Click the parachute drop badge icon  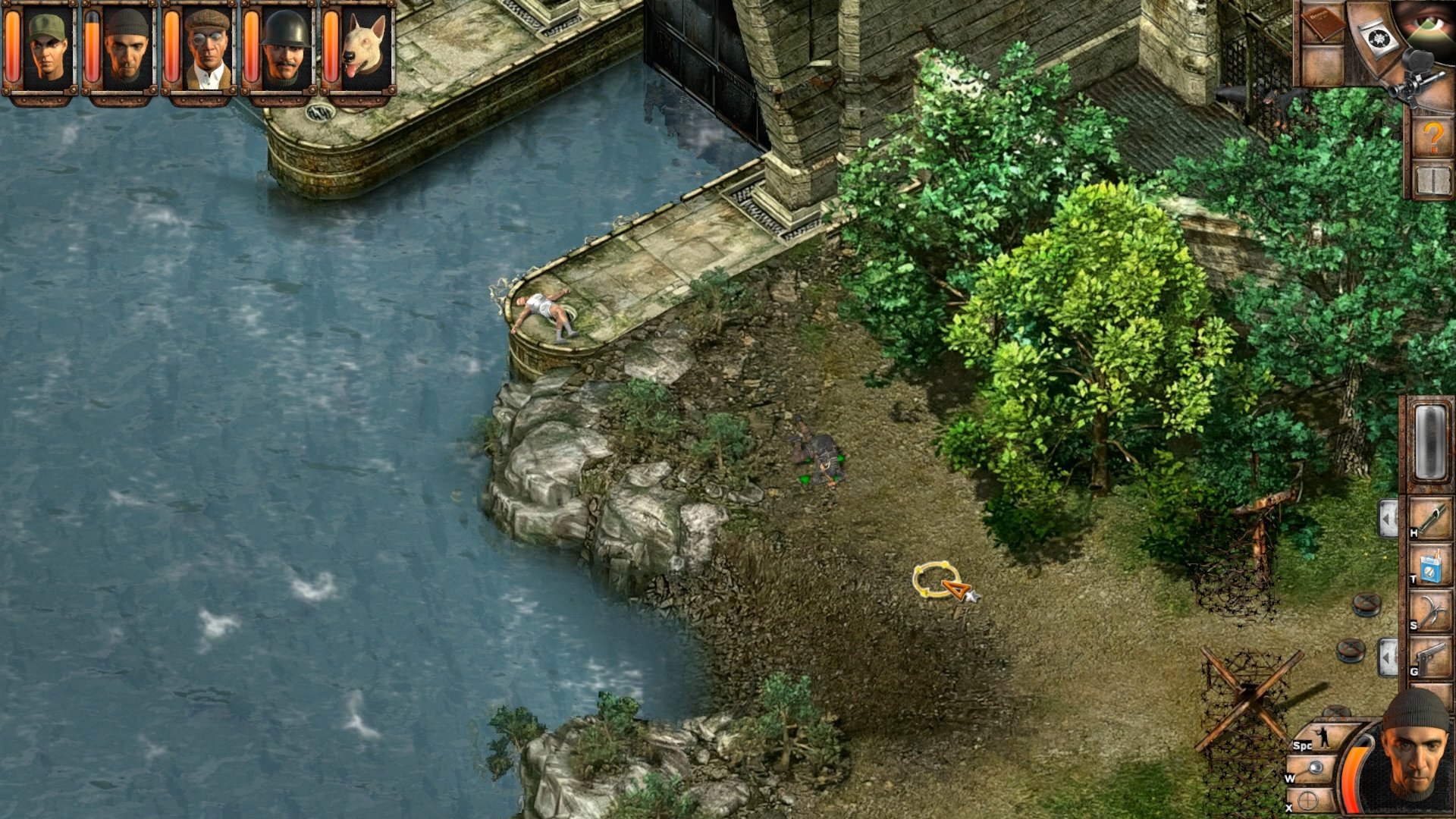pyautogui.click(x=1377, y=38)
